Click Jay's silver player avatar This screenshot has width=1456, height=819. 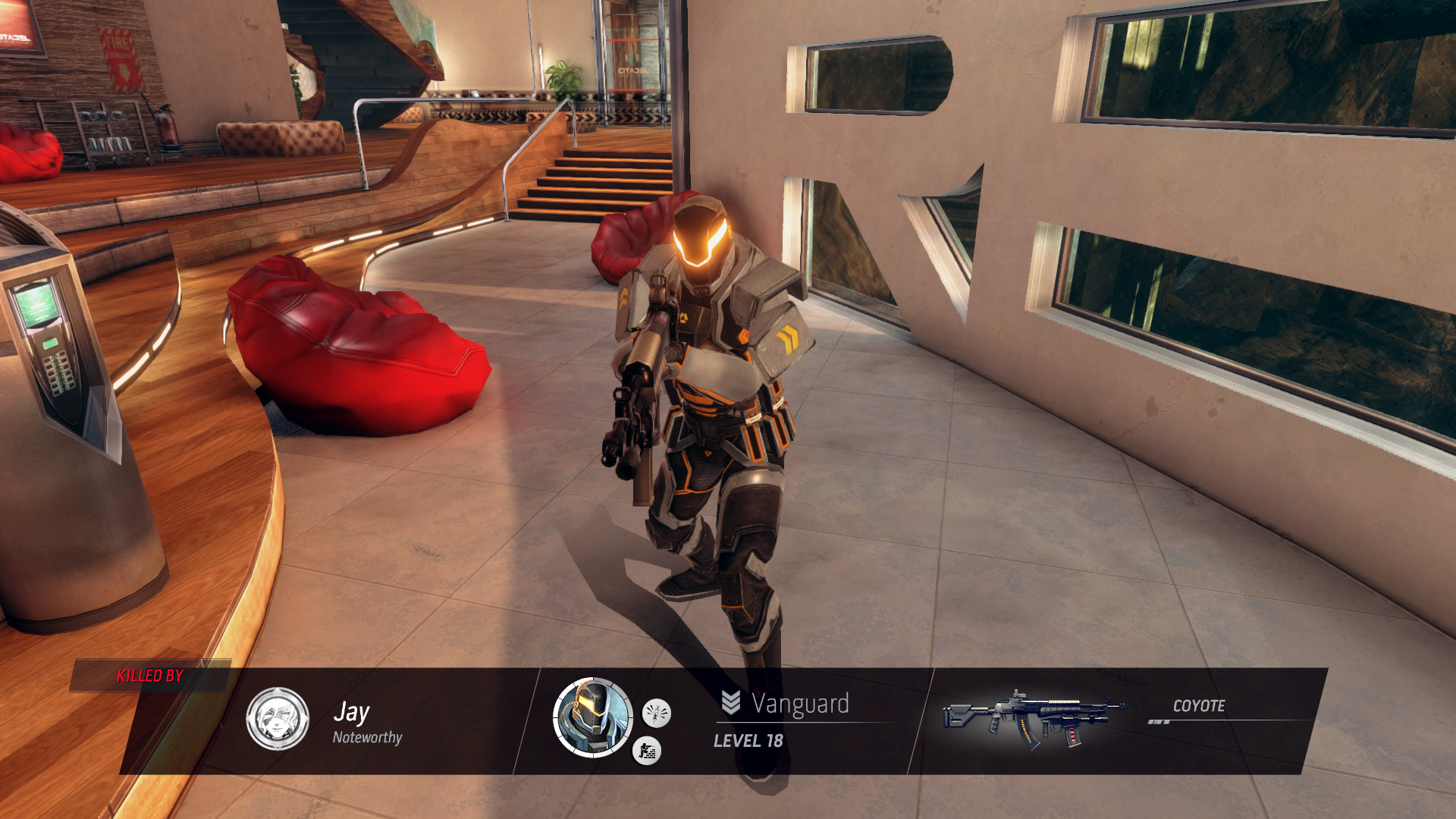[x=278, y=718]
